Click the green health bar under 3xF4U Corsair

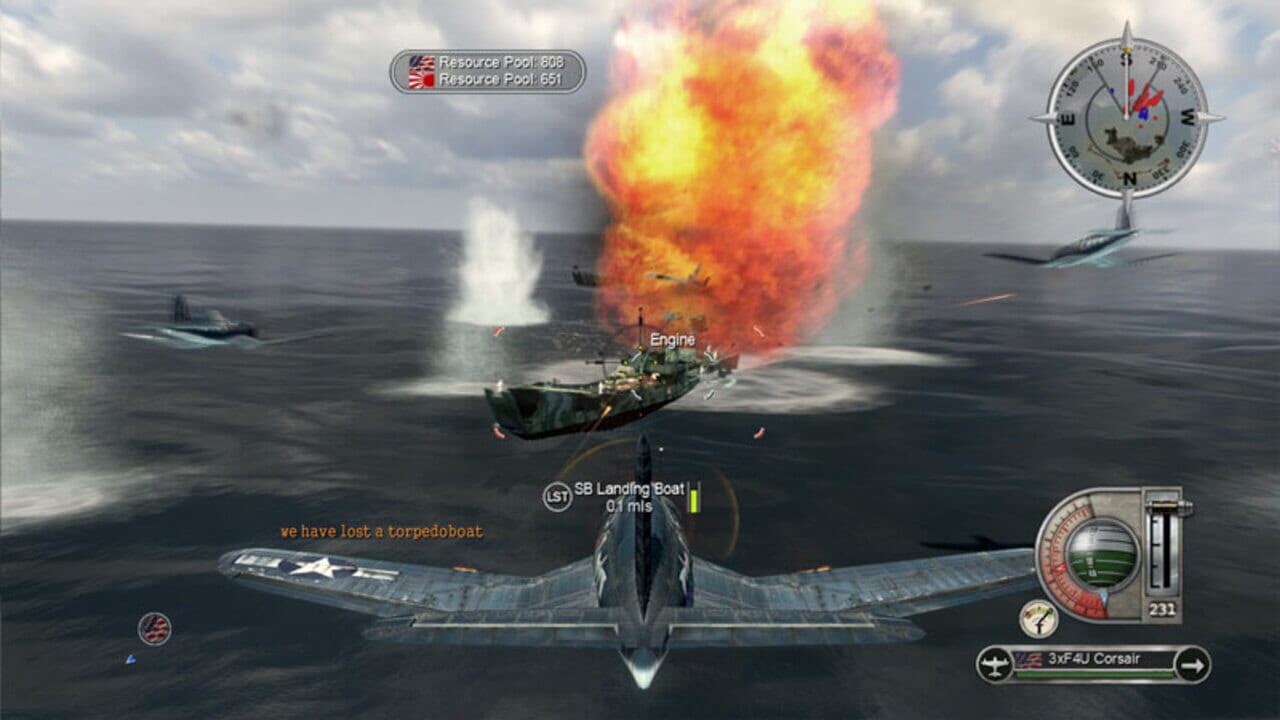(1093, 672)
